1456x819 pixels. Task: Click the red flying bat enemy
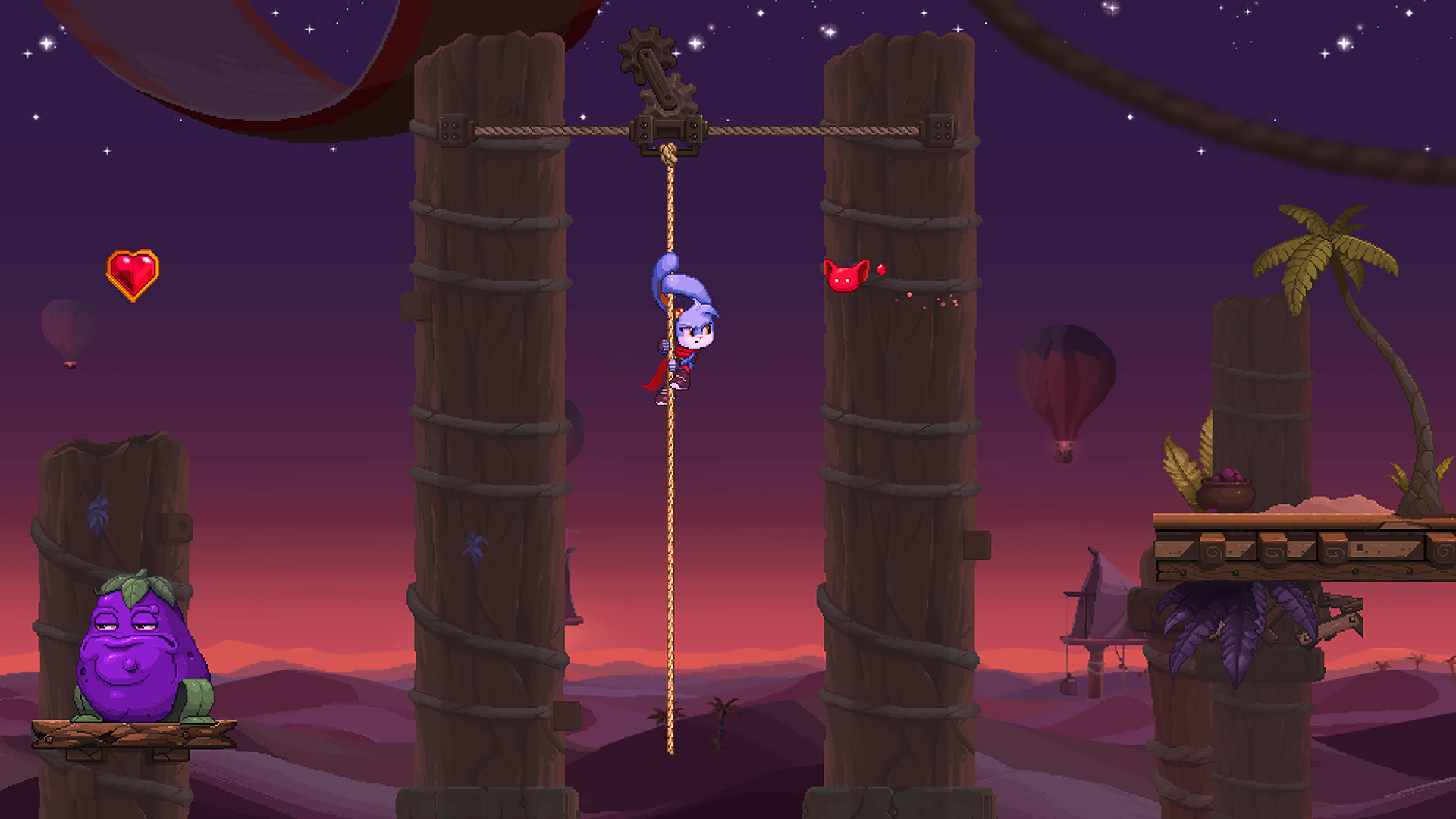(x=844, y=277)
